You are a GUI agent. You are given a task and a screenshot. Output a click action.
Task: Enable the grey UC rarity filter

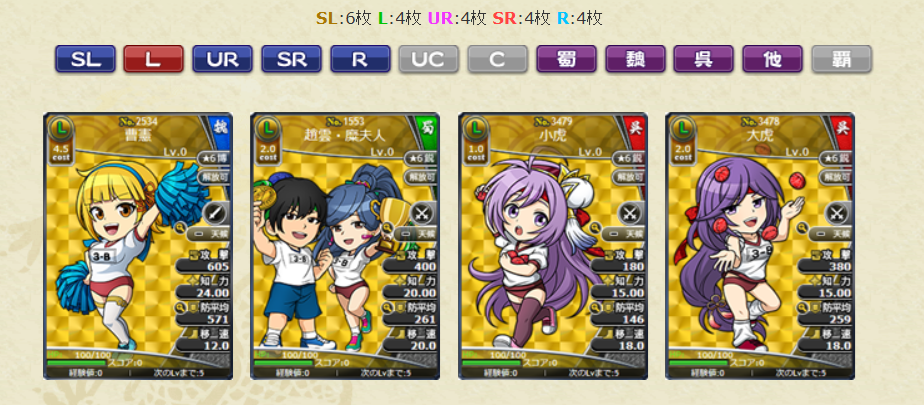(428, 59)
